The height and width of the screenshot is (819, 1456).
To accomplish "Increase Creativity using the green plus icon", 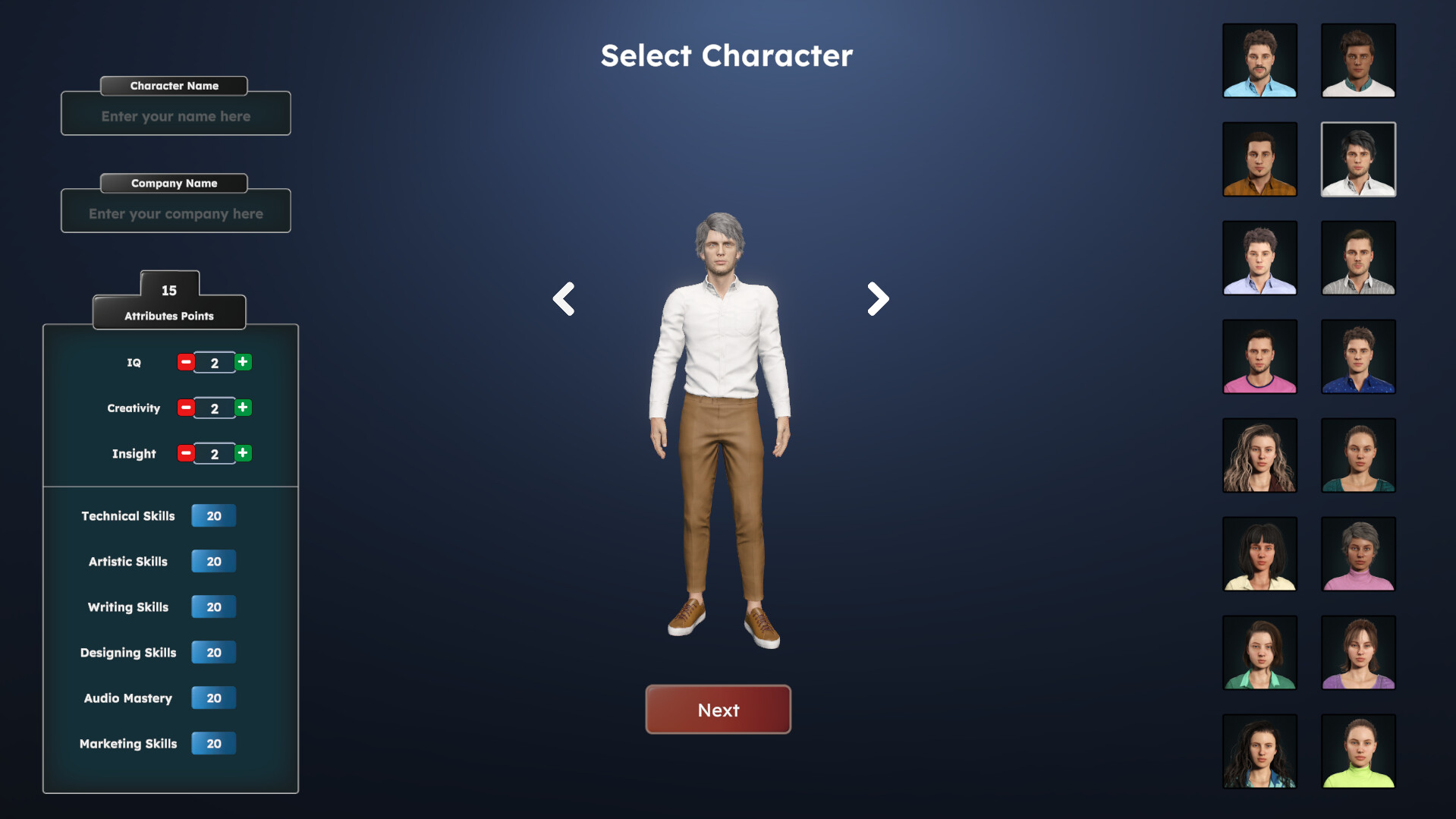I will tap(242, 408).
